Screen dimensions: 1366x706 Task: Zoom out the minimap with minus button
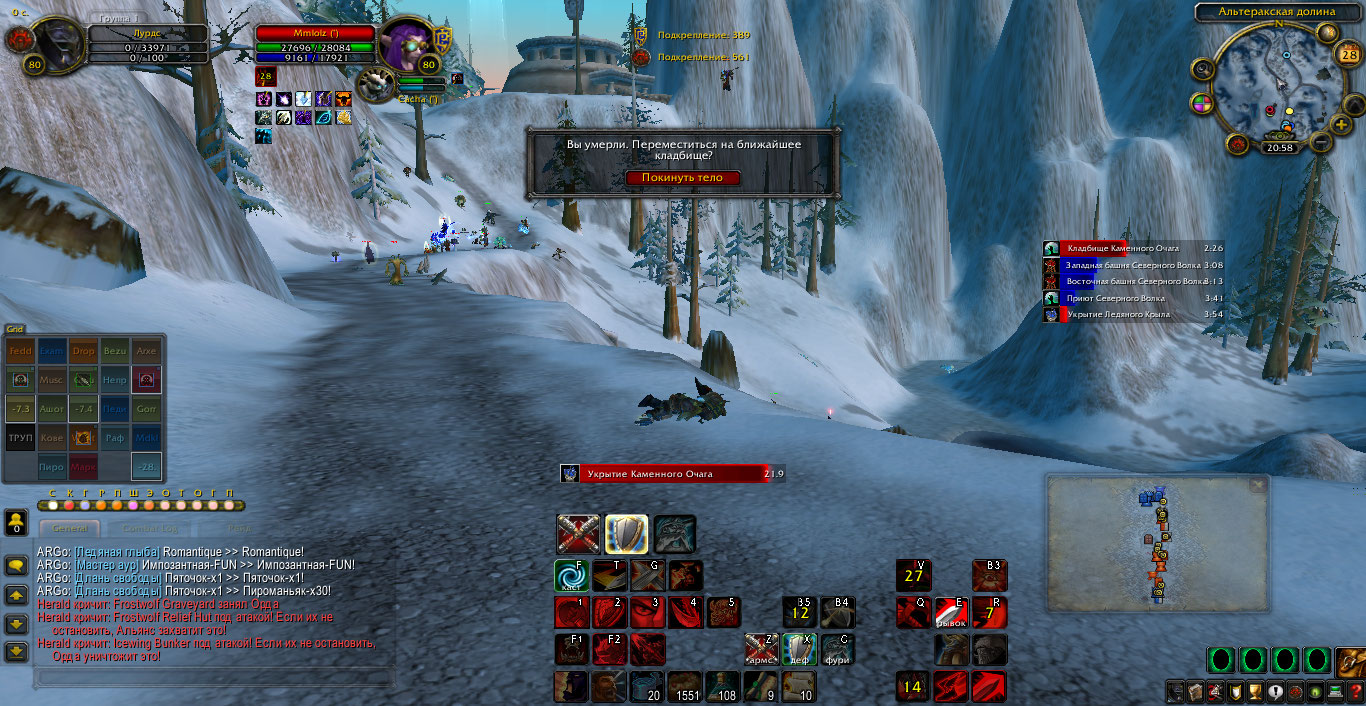(1321, 143)
